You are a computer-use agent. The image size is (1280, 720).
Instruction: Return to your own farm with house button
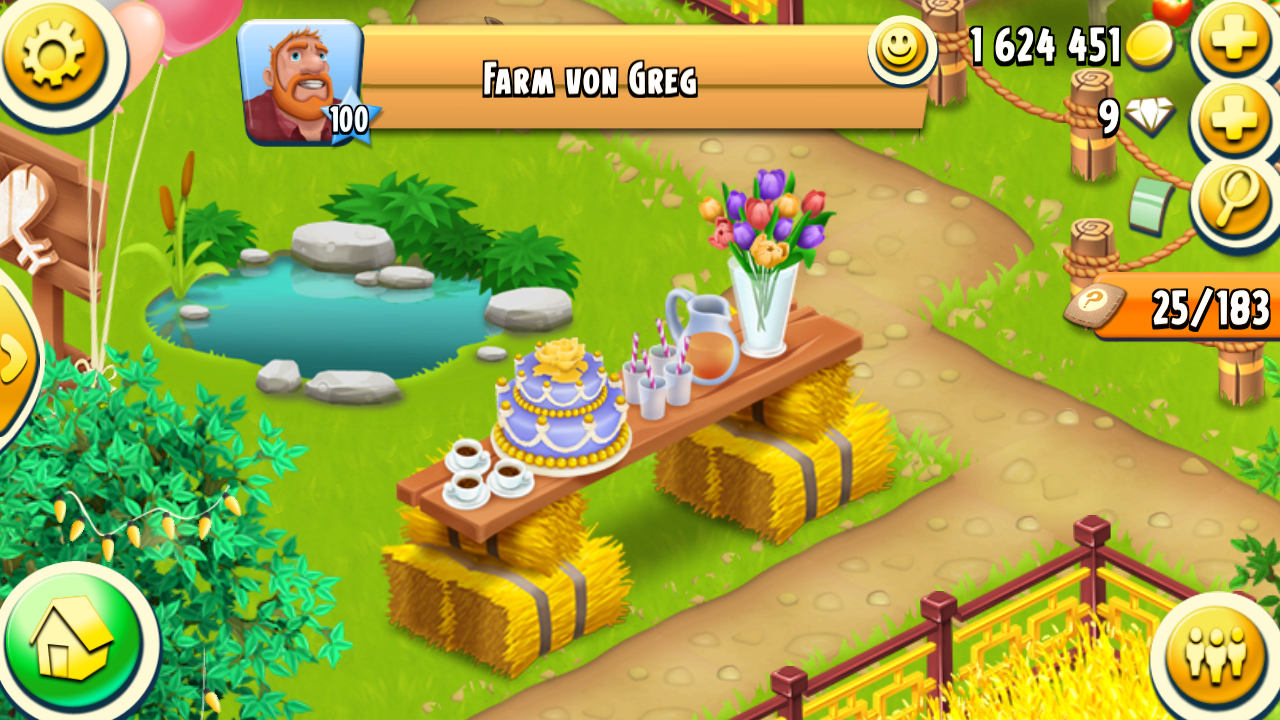tap(73, 640)
